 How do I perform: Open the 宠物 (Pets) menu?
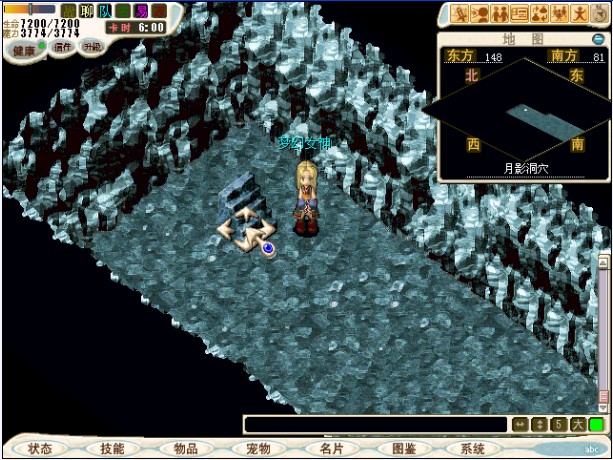point(258,449)
